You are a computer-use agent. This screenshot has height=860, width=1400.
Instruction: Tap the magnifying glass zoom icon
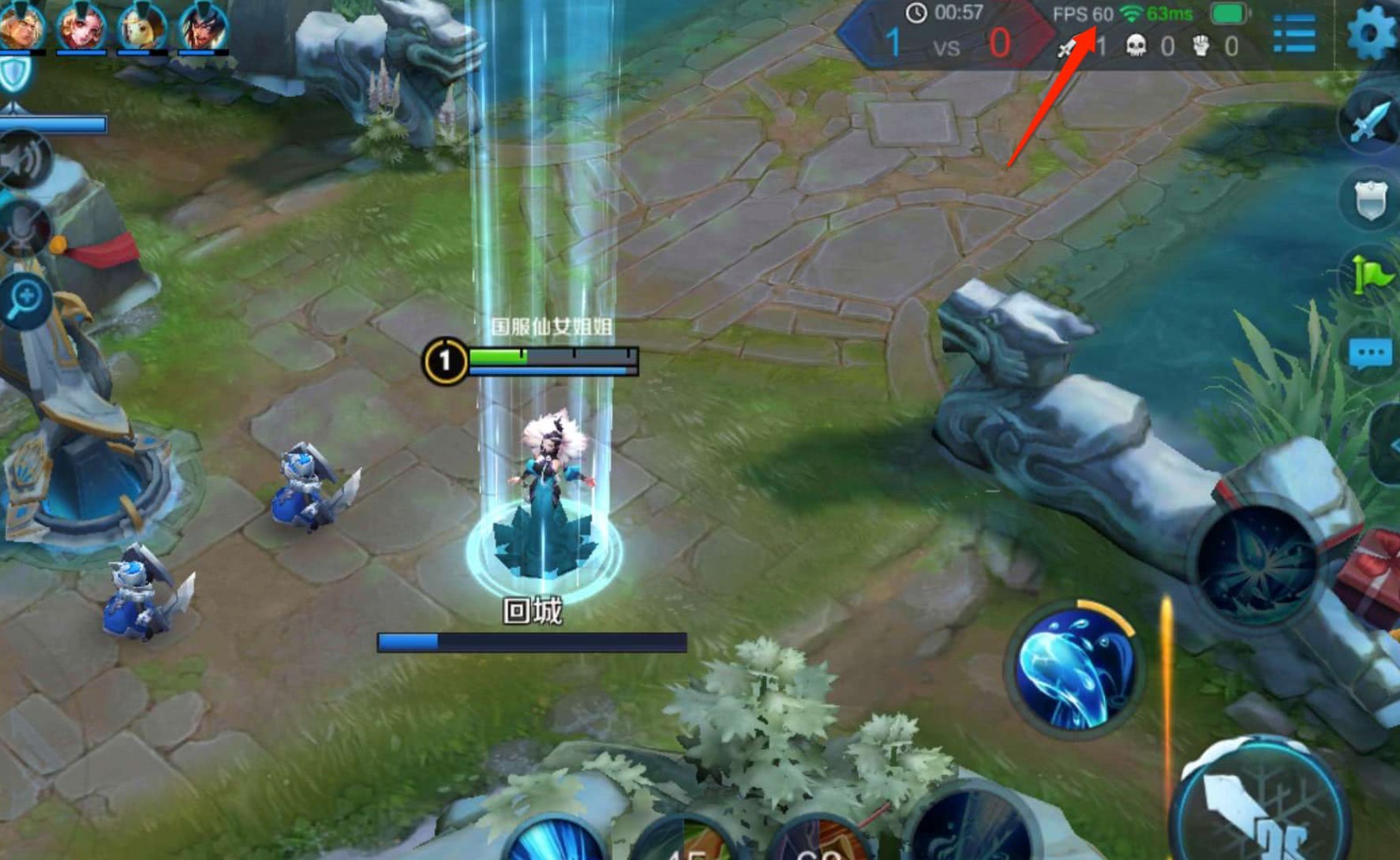pyautogui.click(x=25, y=300)
